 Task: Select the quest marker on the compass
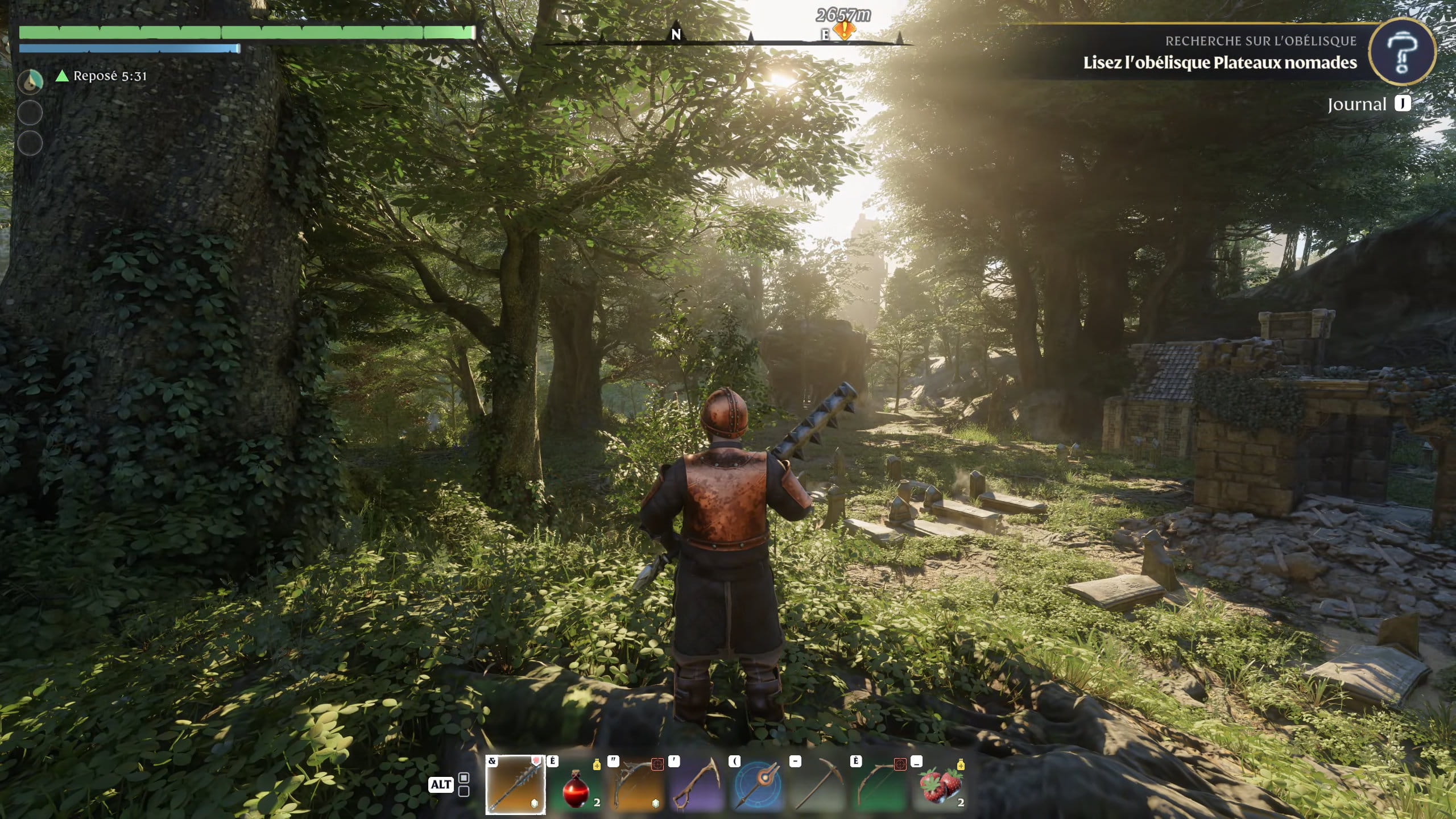pos(845,30)
